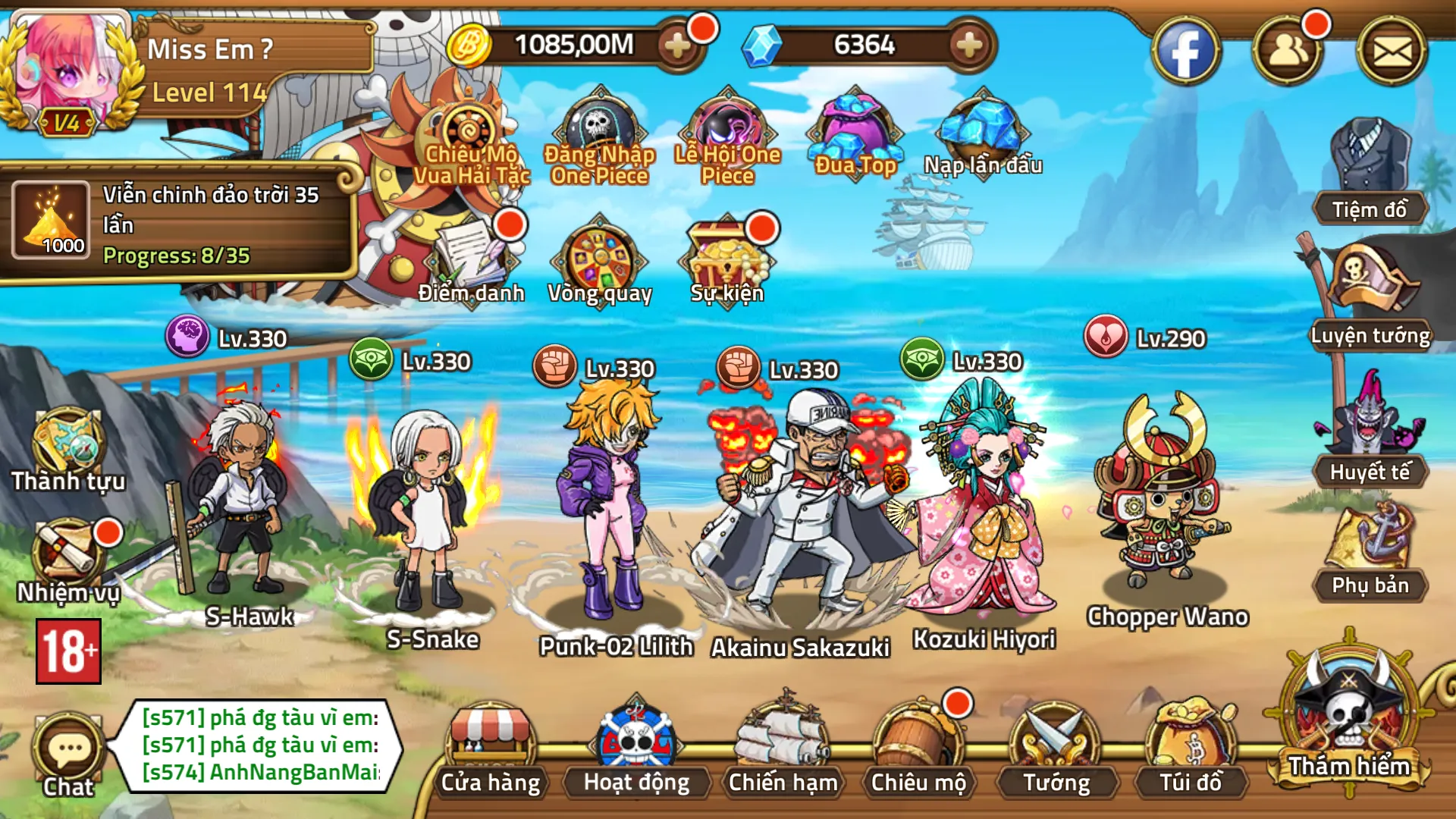Open the Túi đồ inventory bag
The image size is (1456, 819).
tap(1190, 747)
